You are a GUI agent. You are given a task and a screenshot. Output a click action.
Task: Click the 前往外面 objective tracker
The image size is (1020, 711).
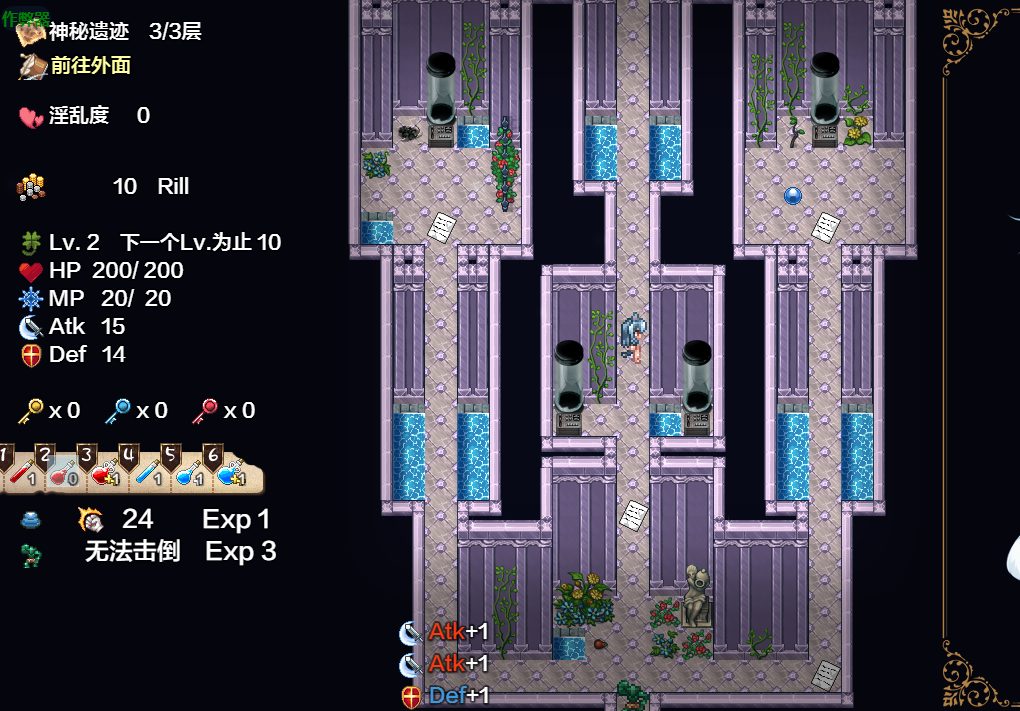90,66
